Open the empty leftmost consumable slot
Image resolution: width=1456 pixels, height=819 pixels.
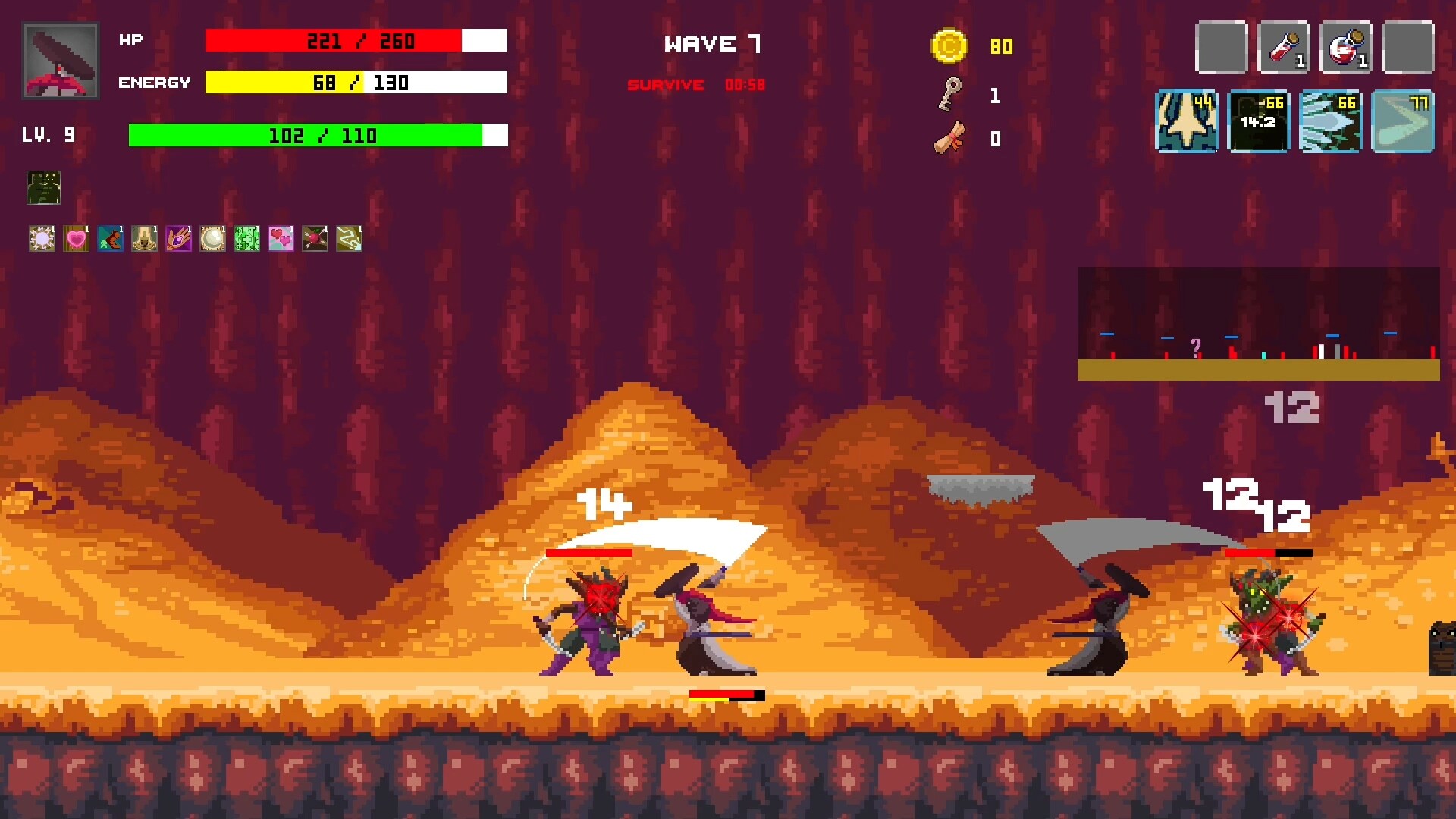1221,47
